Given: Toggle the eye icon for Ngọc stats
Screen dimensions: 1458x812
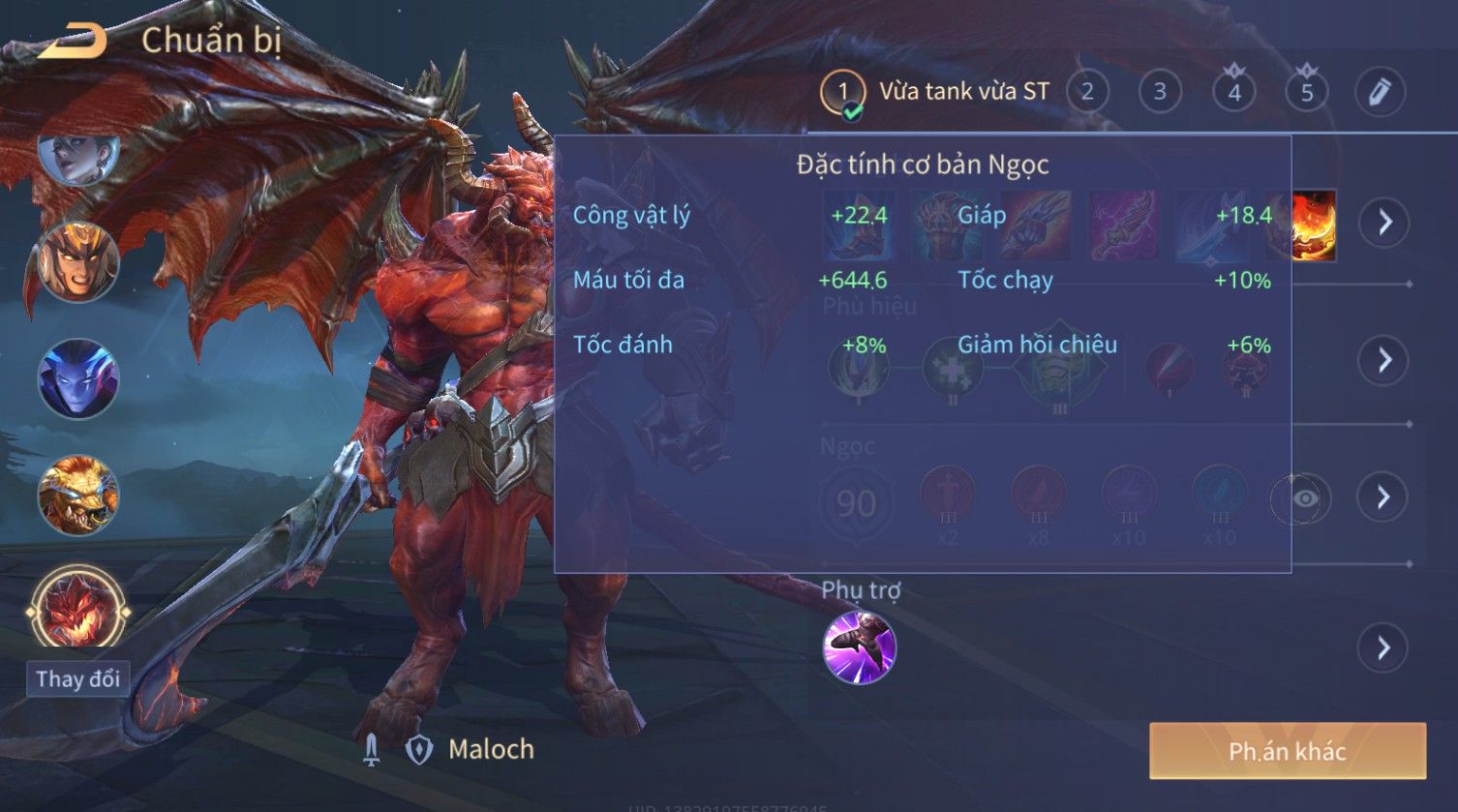Looking at the screenshot, I should 1304,498.
